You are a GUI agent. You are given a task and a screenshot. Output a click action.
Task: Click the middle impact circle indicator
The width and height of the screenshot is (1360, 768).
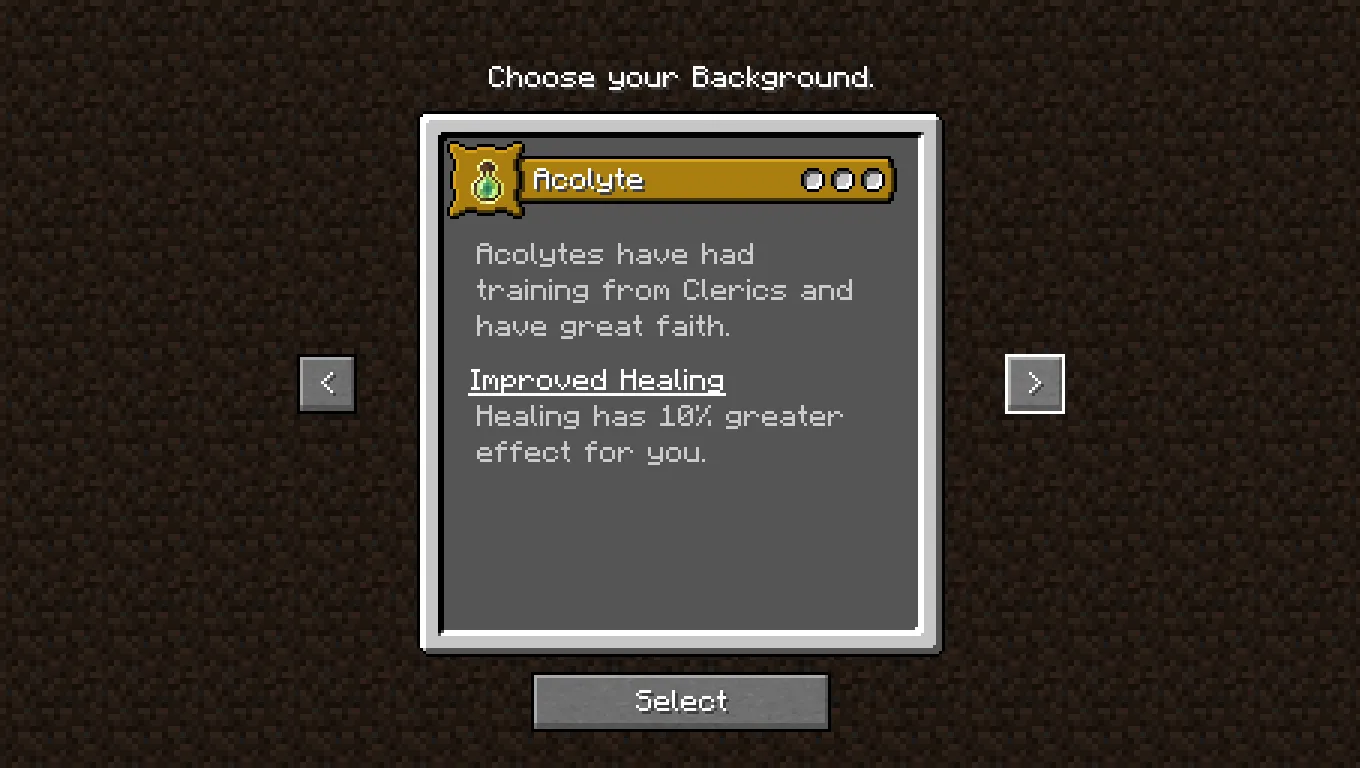pos(843,180)
